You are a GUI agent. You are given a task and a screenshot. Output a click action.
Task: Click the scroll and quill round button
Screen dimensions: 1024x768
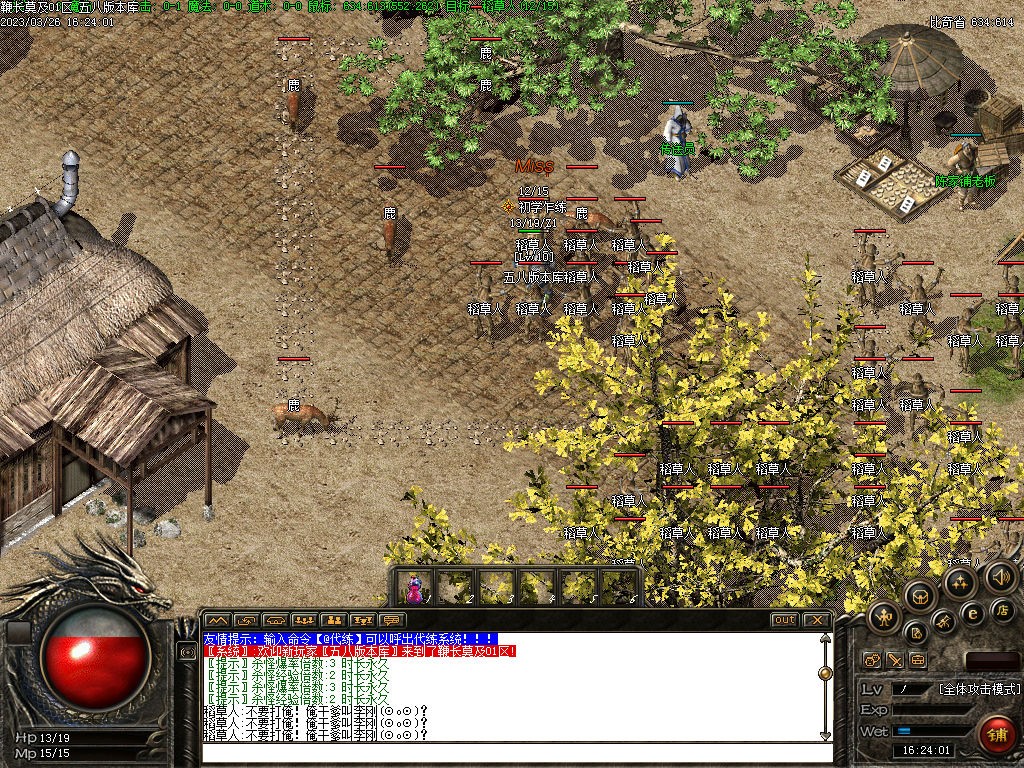click(x=916, y=632)
